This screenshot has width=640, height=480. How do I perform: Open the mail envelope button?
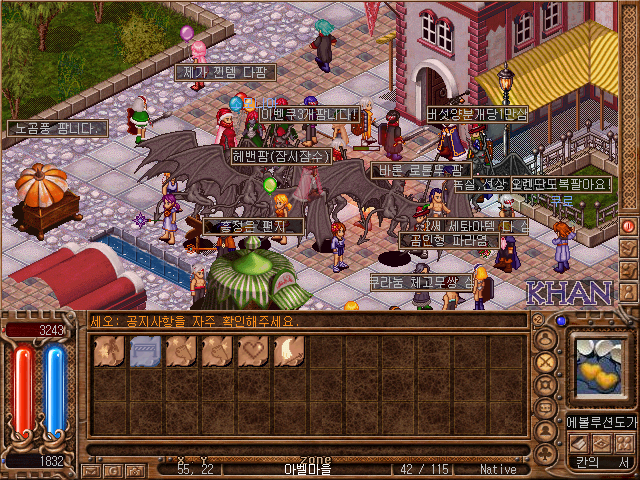pos(89,470)
